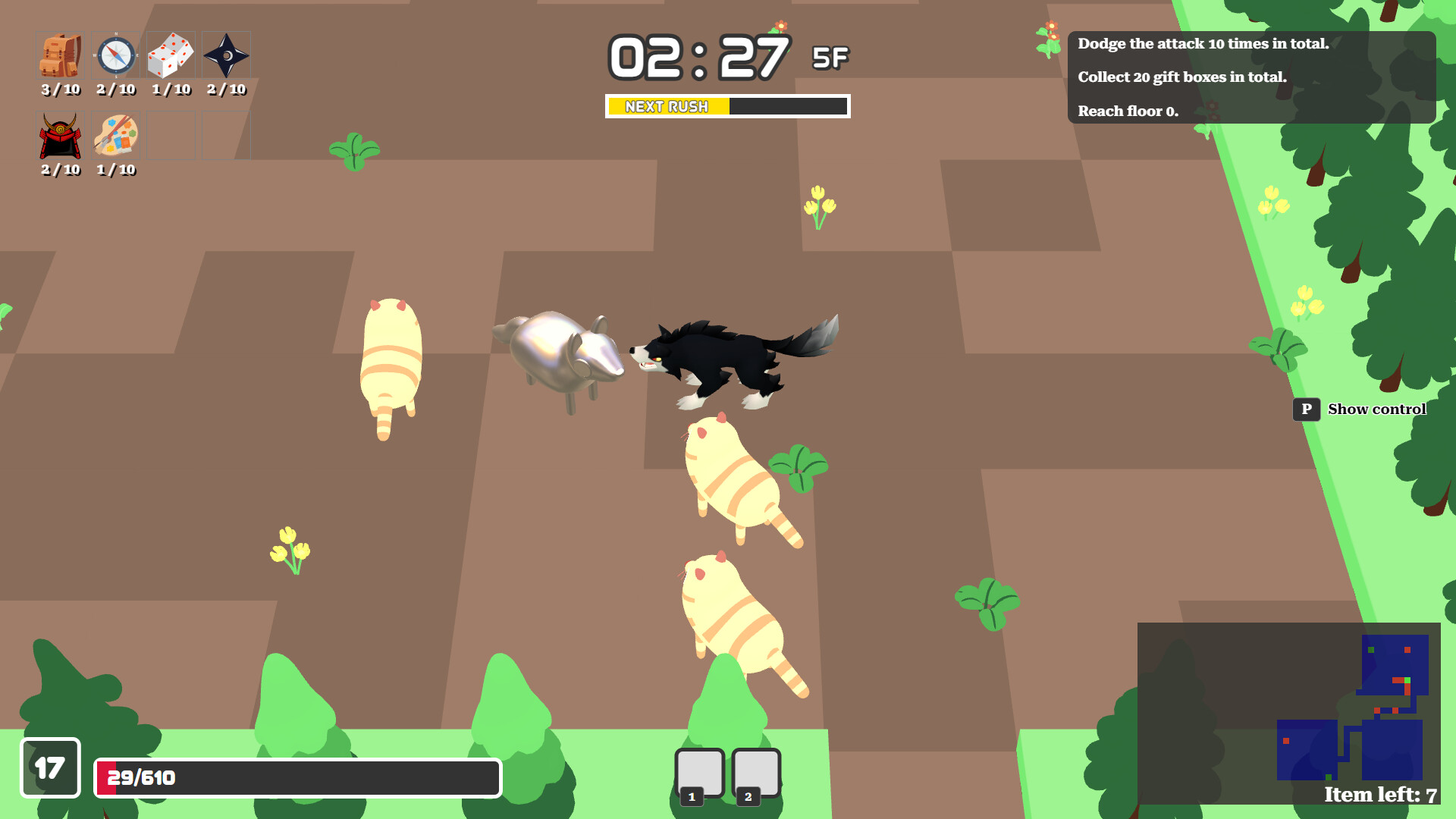Select the spotted dice item icon
The width and height of the screenshot is (1456, 819).
pos(171,55)
